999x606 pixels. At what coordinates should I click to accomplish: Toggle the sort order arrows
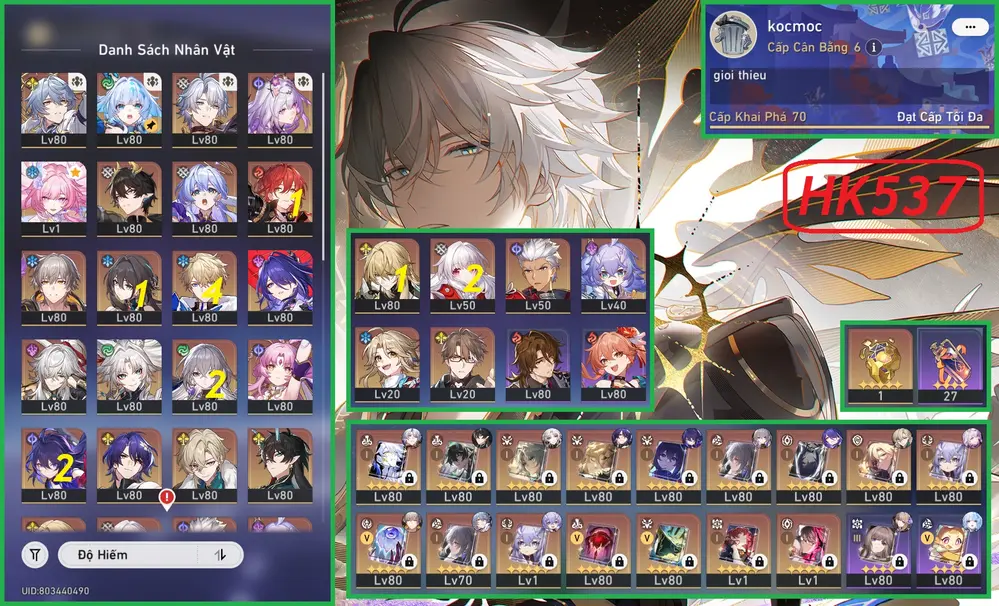point(220,555)
